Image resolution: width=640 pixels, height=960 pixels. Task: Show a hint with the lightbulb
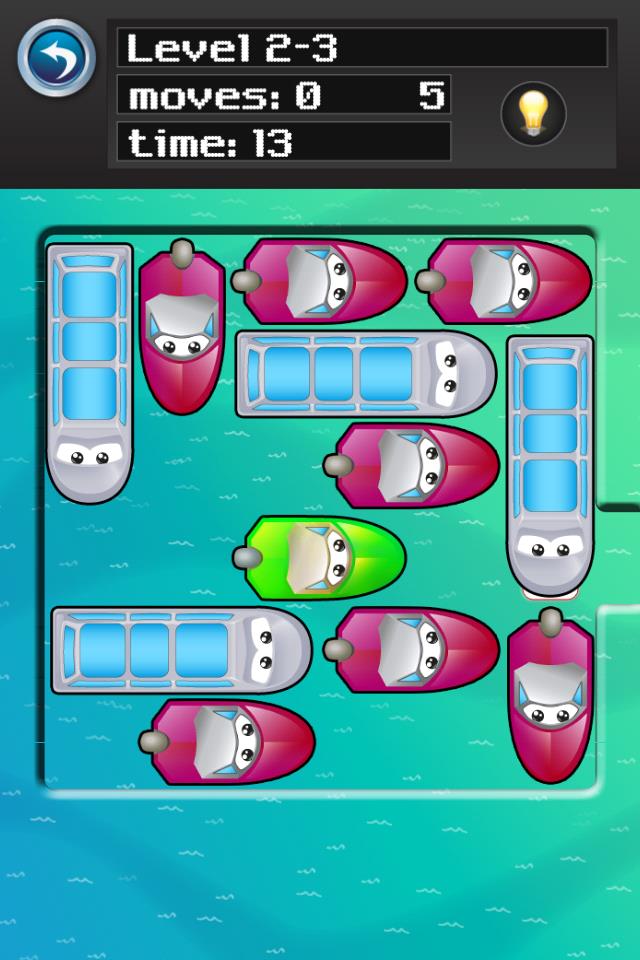point(533,114)
